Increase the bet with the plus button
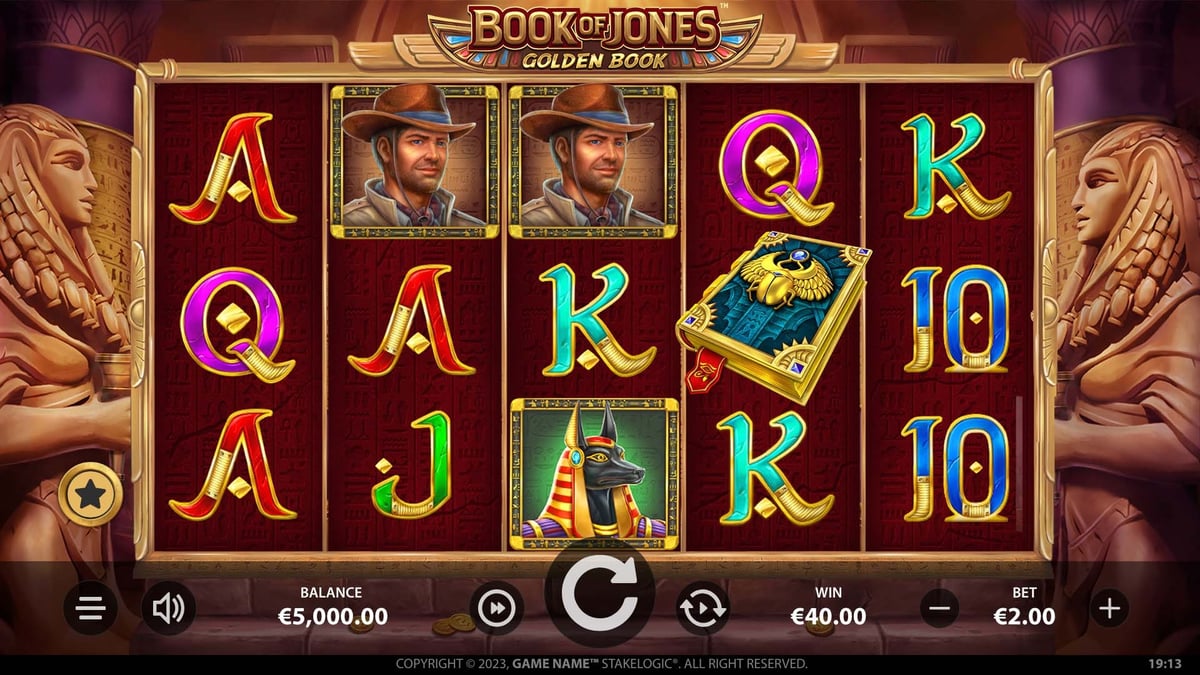Screen dimensions: 1200x675 point(1109,607)
